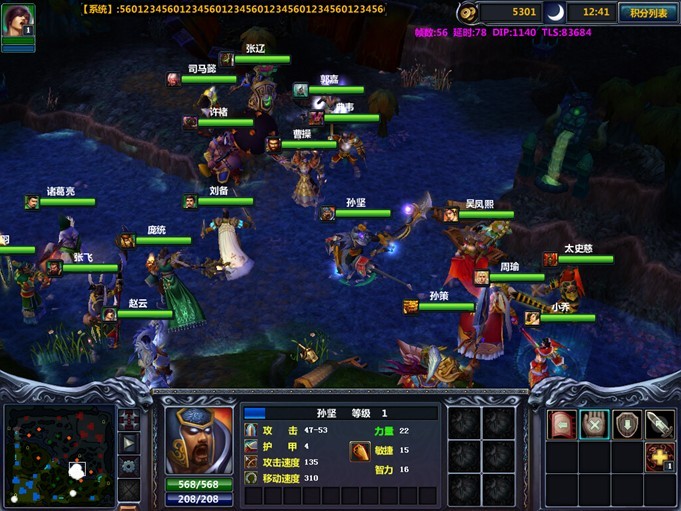The height and width of the screenshot is (511, 681).
Task: Choose the Stop command hand icon
Action: tap(594, 424)
